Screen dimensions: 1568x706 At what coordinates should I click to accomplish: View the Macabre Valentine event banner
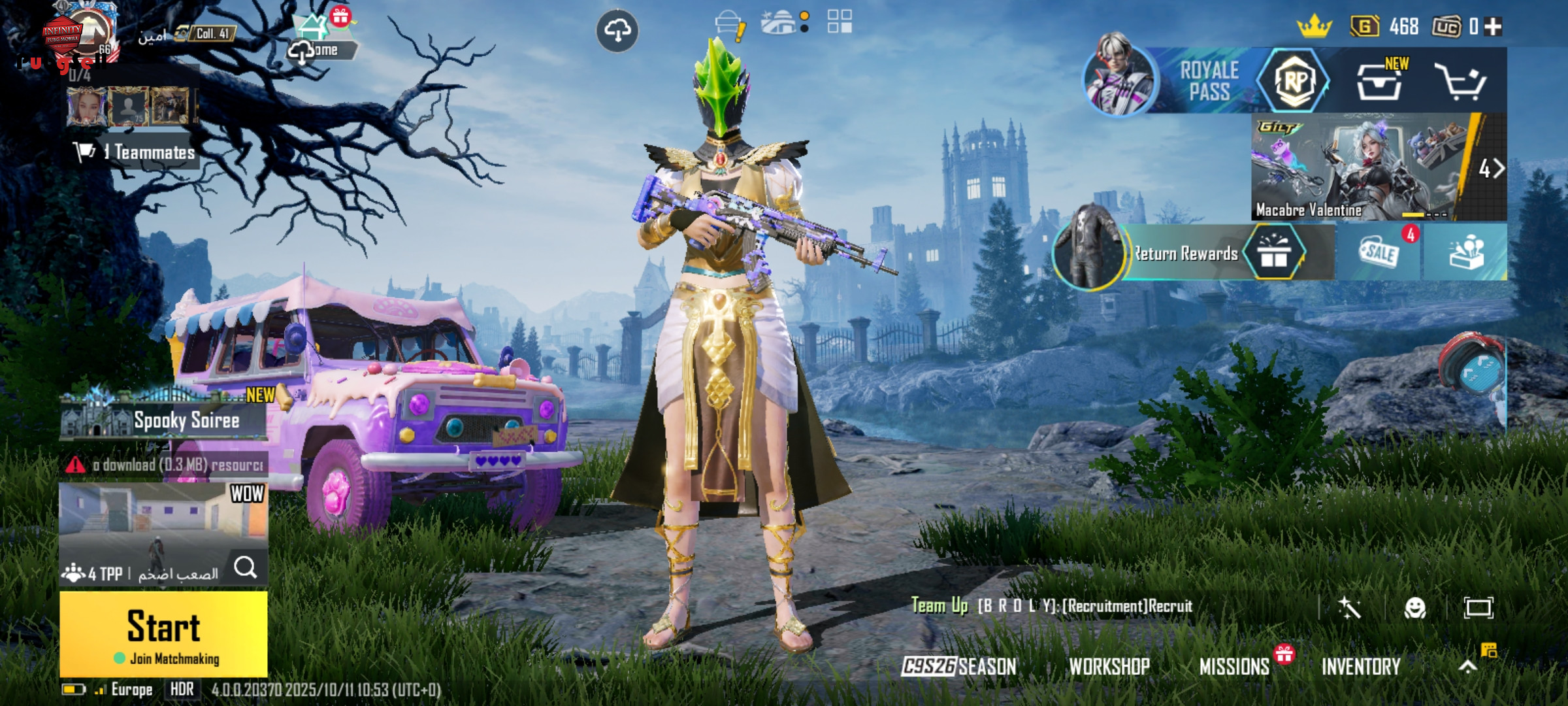point(1359,167)
